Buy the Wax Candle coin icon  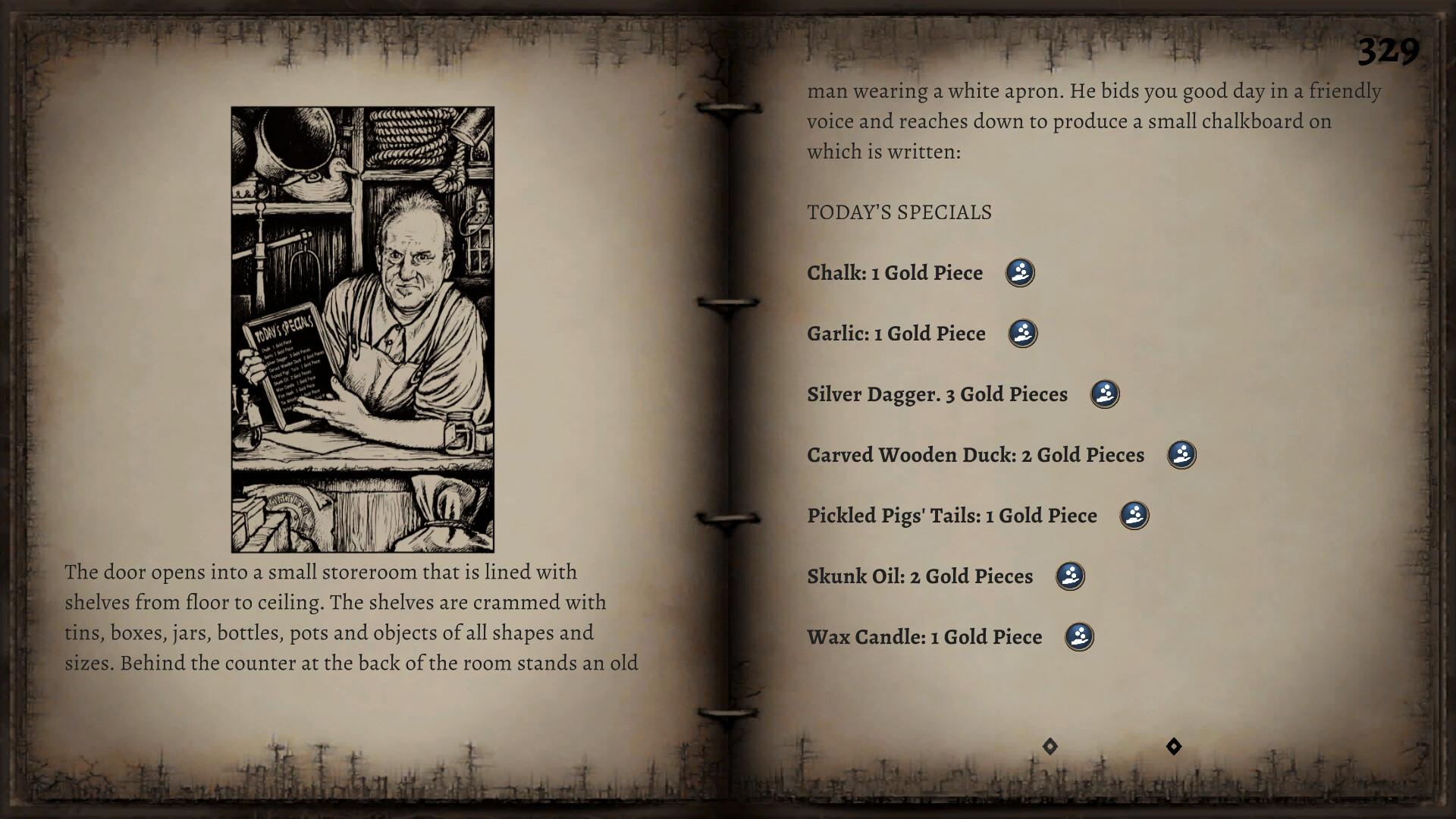1080,637
